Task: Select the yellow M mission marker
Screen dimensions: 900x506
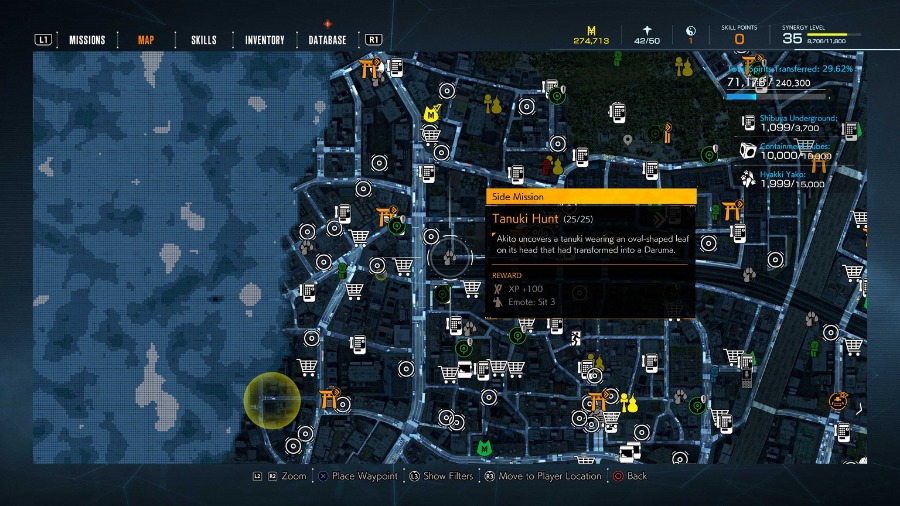Action: tap(431, 115)
